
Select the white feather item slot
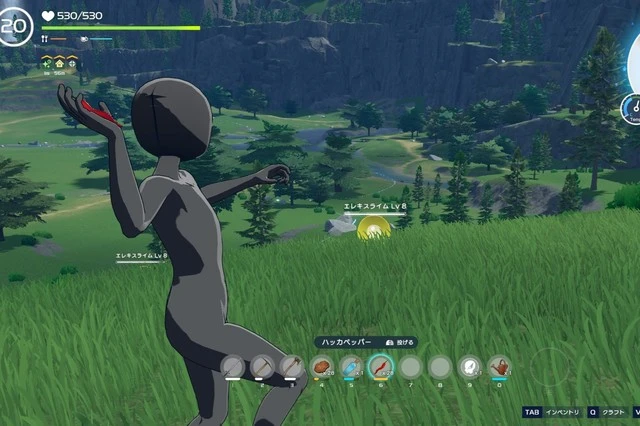coord(469,368)
